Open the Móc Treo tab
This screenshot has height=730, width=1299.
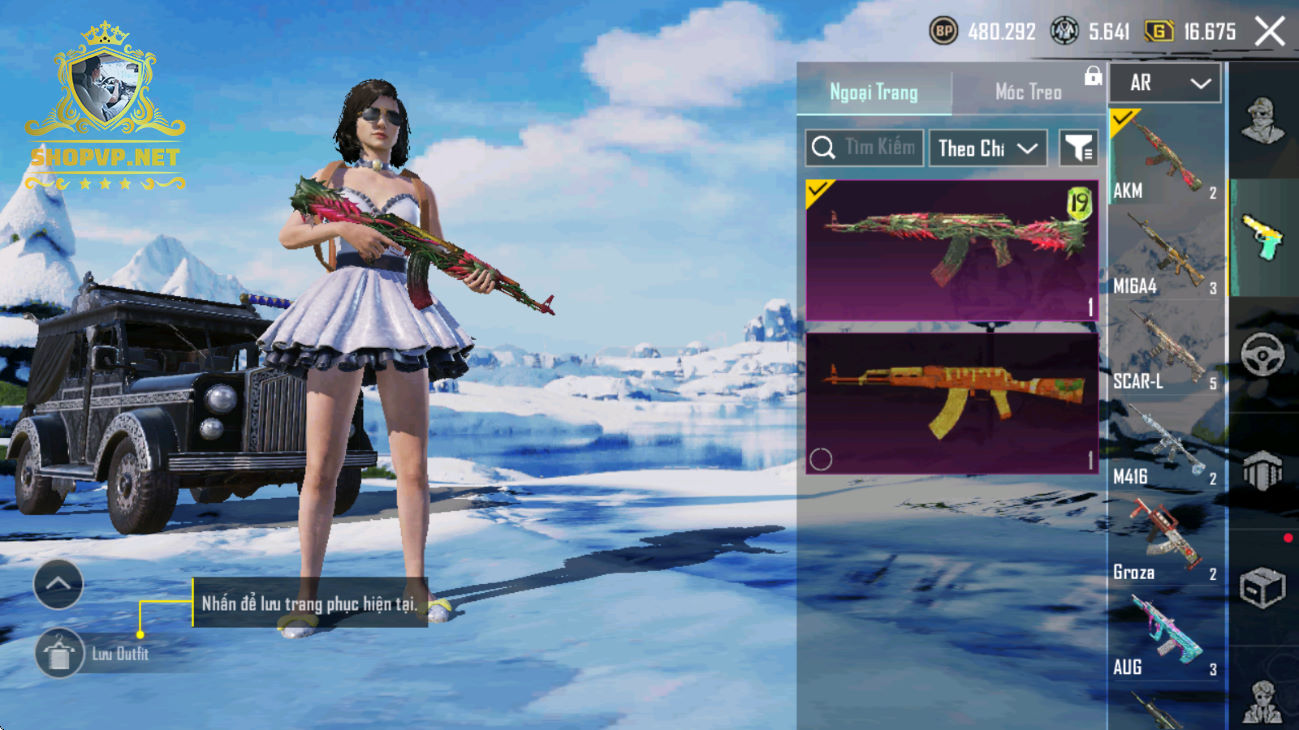point(1028,92)
